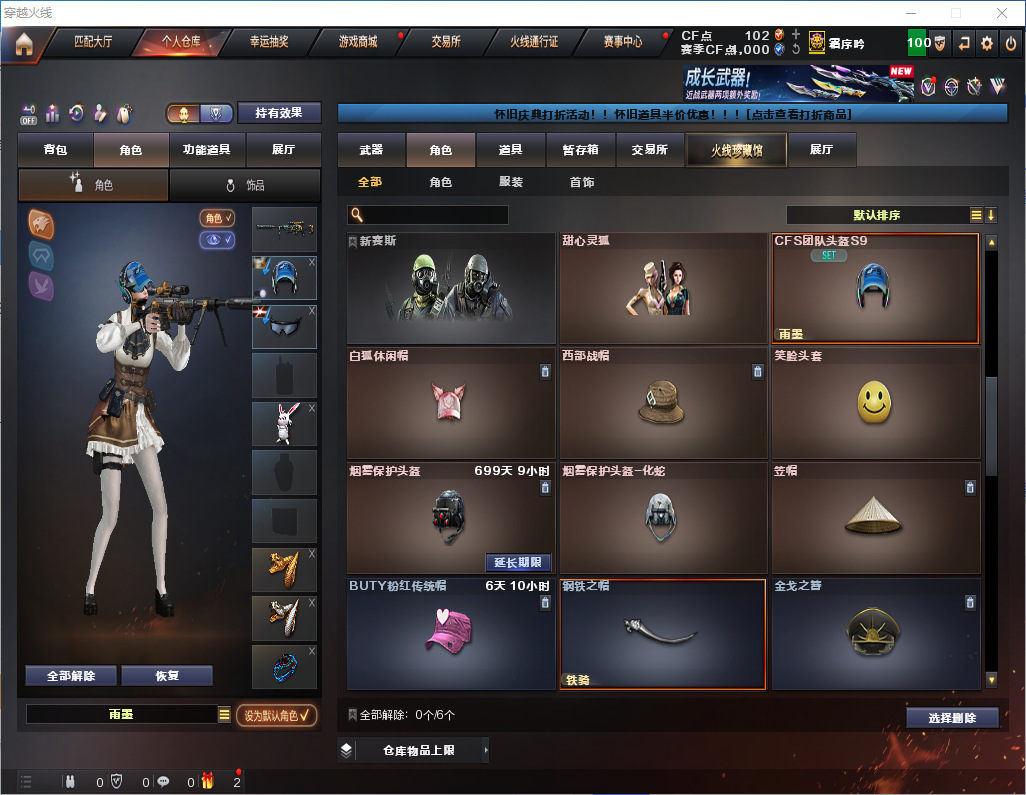Open the 火线珍藏馆 collection tab
Screen dimensions: 1026x795
[x=736, y=150]
